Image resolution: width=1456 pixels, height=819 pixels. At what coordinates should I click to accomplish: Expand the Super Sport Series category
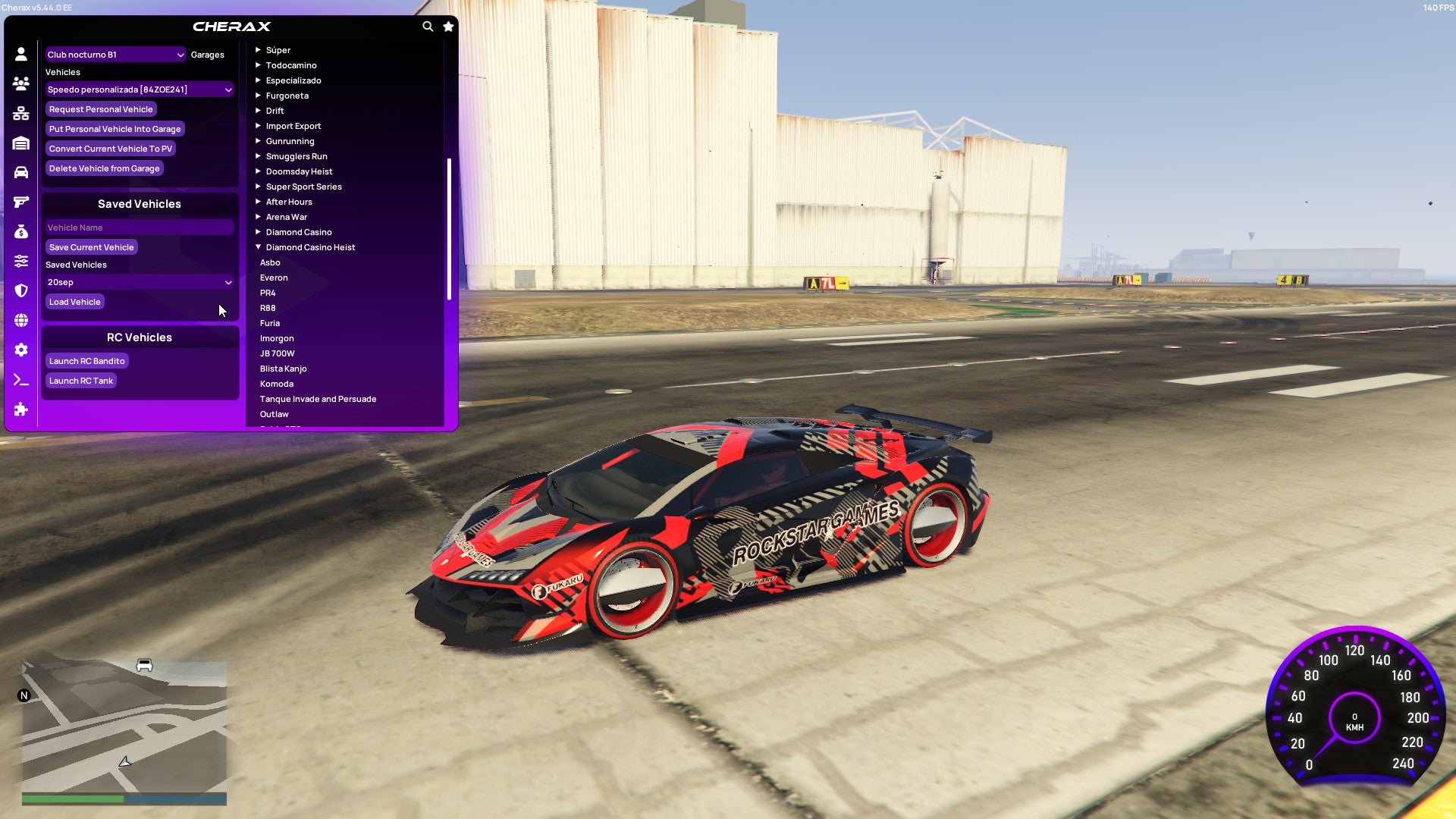(x=258, y=186)
